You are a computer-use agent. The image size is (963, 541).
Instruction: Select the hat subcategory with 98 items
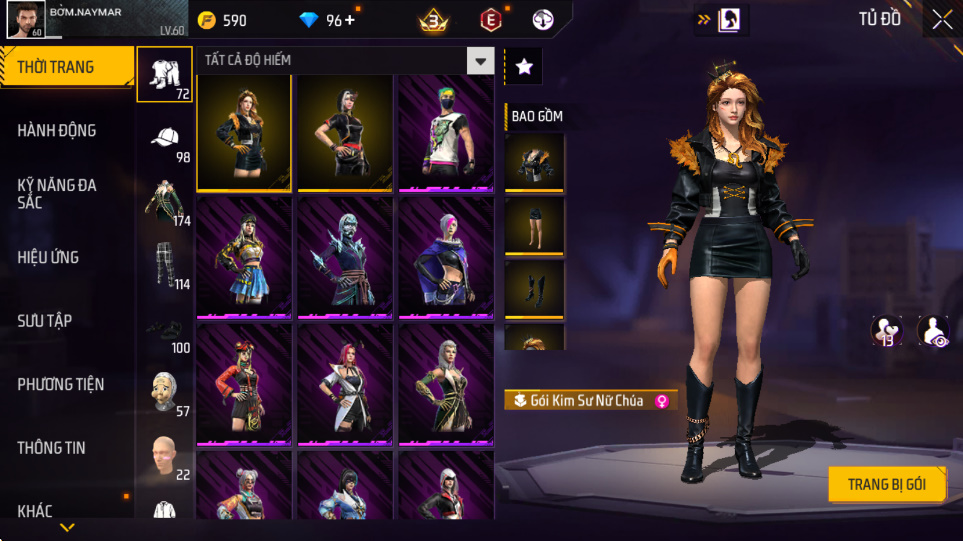tap(165, 139)
